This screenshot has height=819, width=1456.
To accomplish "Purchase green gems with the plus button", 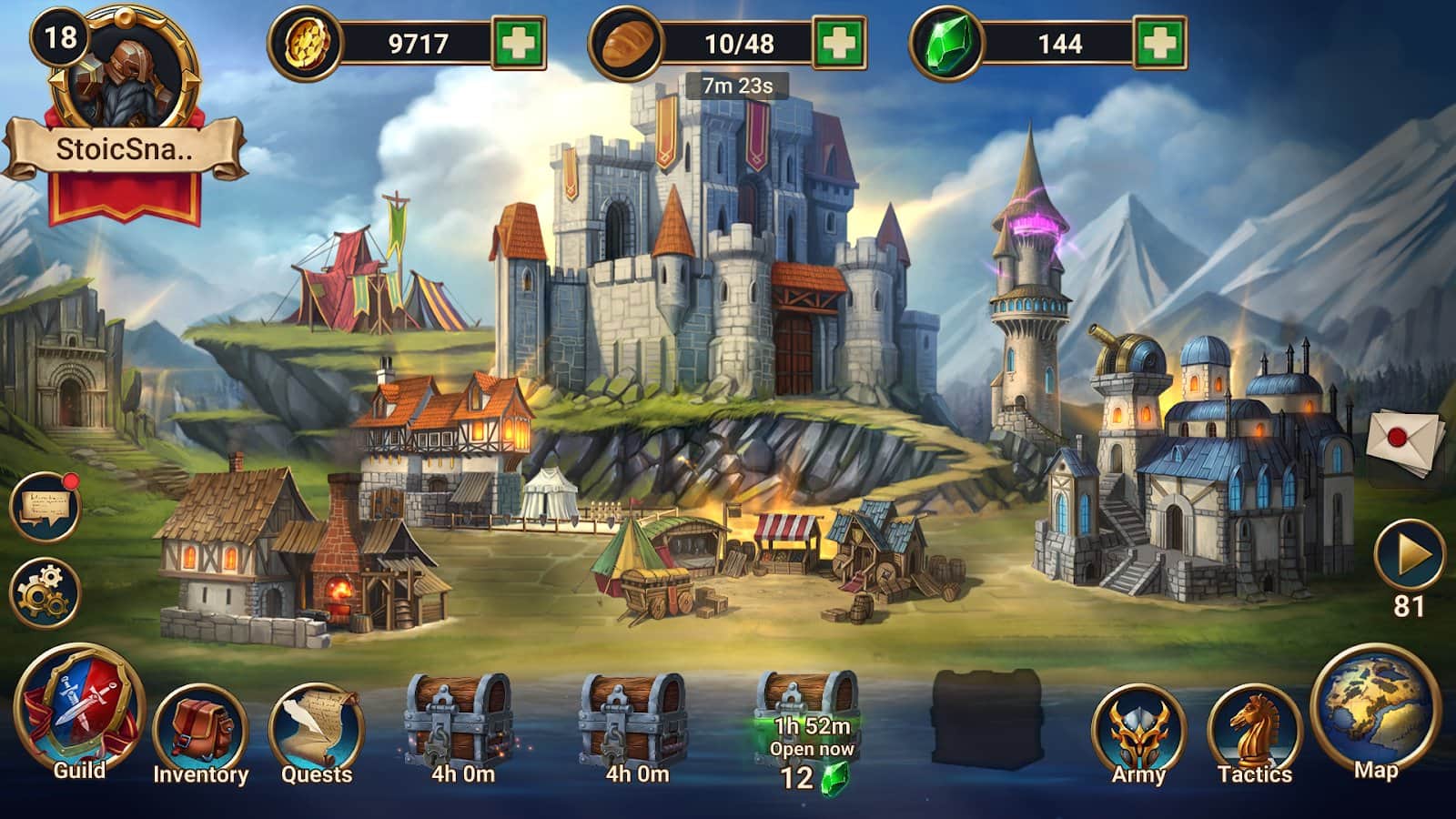I will point(1159,43).
